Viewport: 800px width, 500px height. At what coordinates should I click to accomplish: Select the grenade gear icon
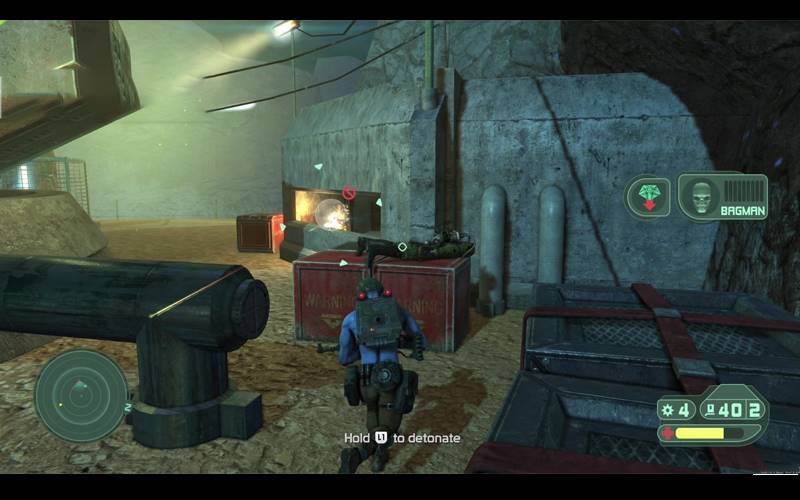(x=665, y=409)
